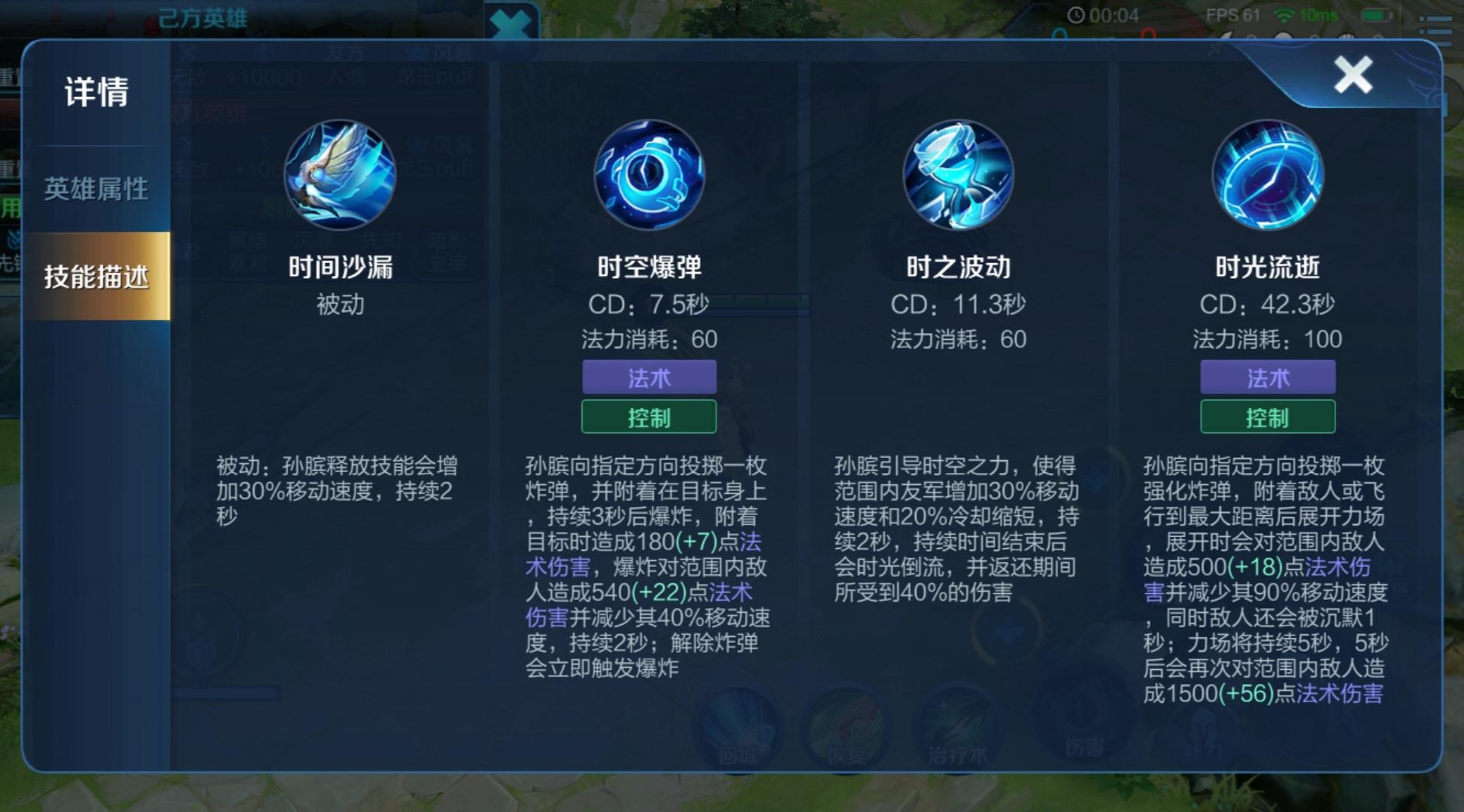
Task: Select the 时光流逝 ultimate skill icon
Action: point(1268,174)
